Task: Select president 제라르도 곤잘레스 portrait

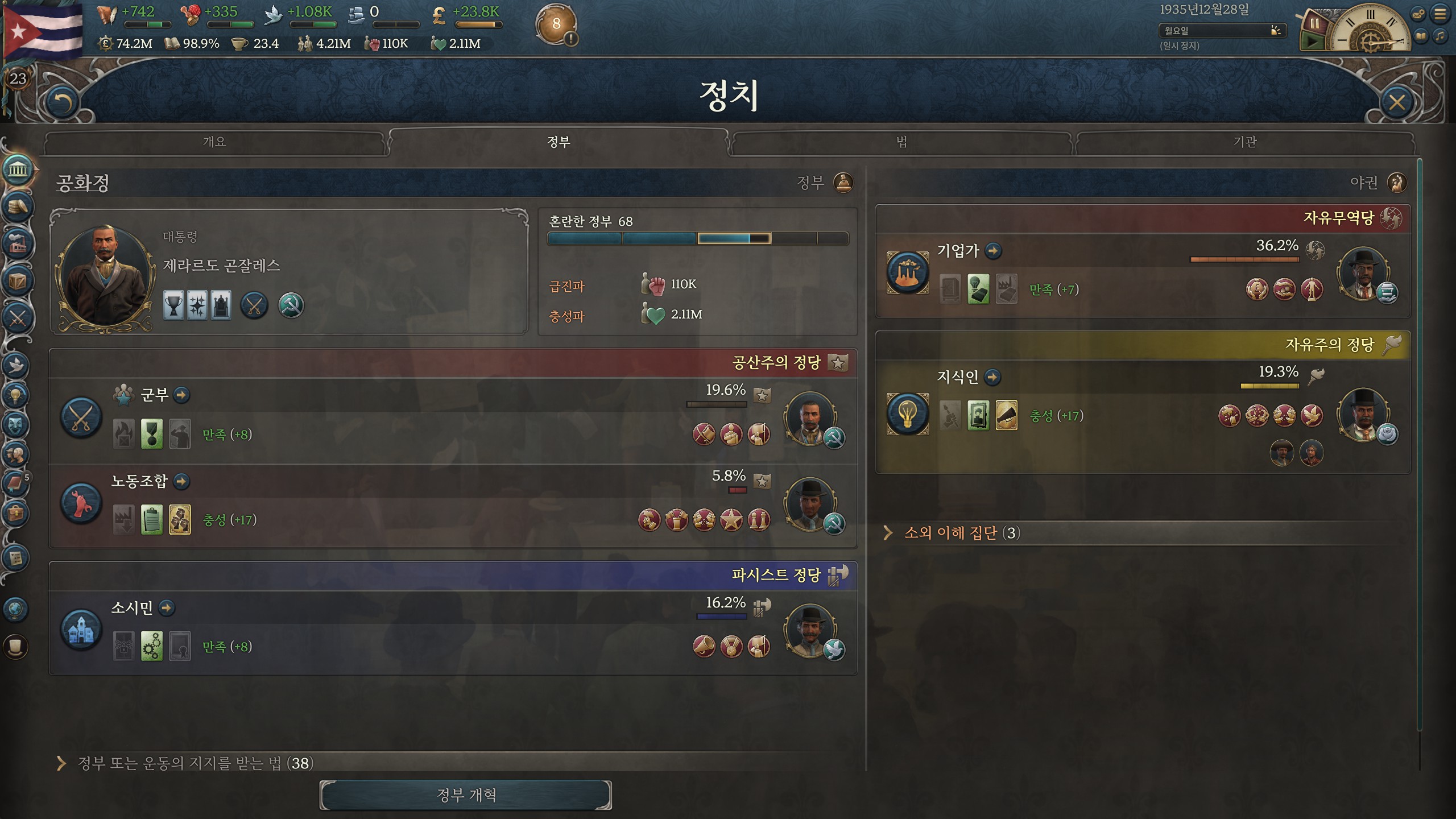Action: [106, 277]
